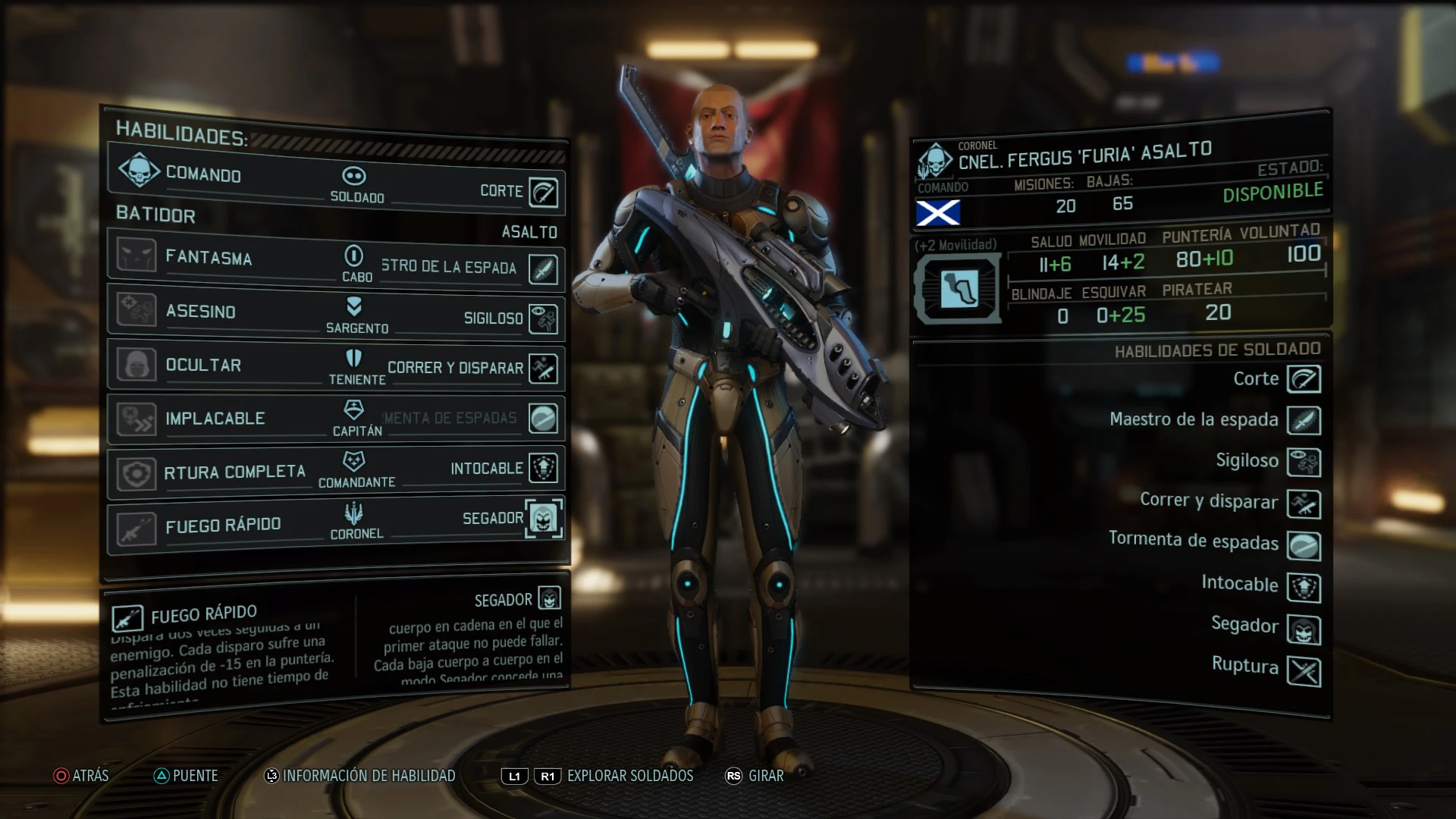Click the Corte icon in soldier abilities
The image size is (1456, 819).
pos(1304,379)
